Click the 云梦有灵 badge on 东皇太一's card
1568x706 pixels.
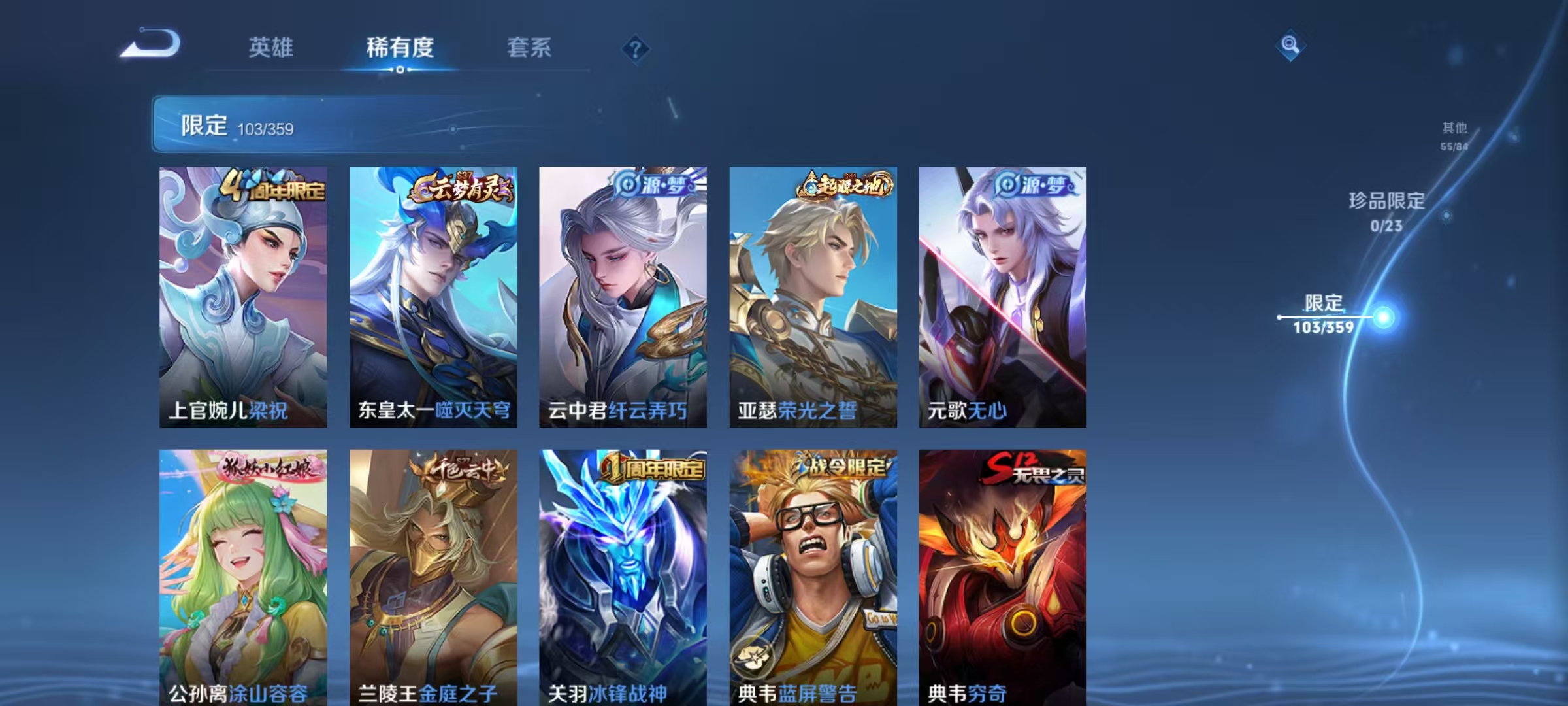tap(464, 186)
